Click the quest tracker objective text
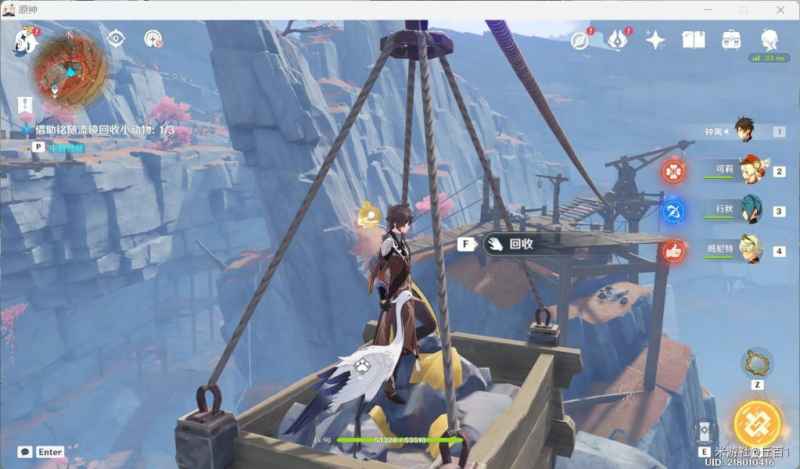Screen dimensions: 800x469 pos(104,130)
